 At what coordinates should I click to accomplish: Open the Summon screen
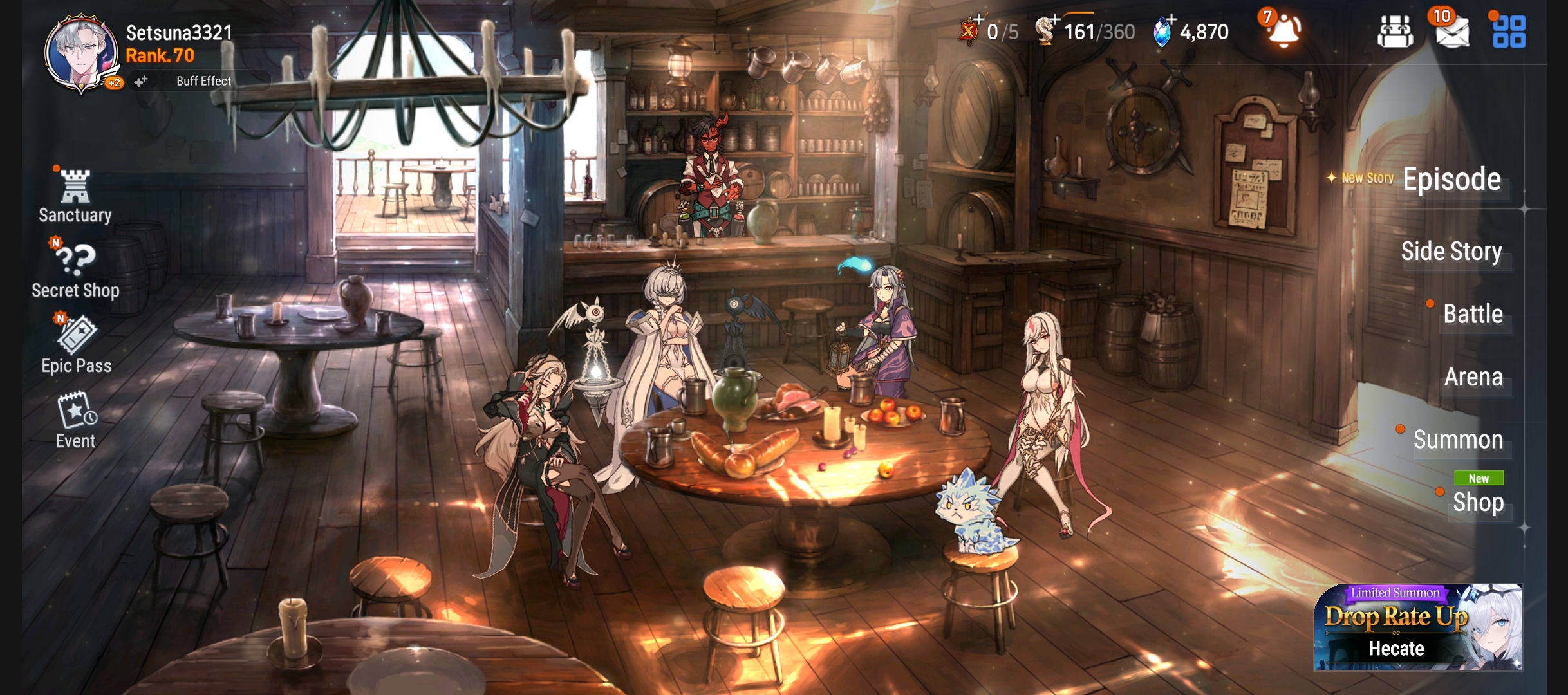point(1457,440)
